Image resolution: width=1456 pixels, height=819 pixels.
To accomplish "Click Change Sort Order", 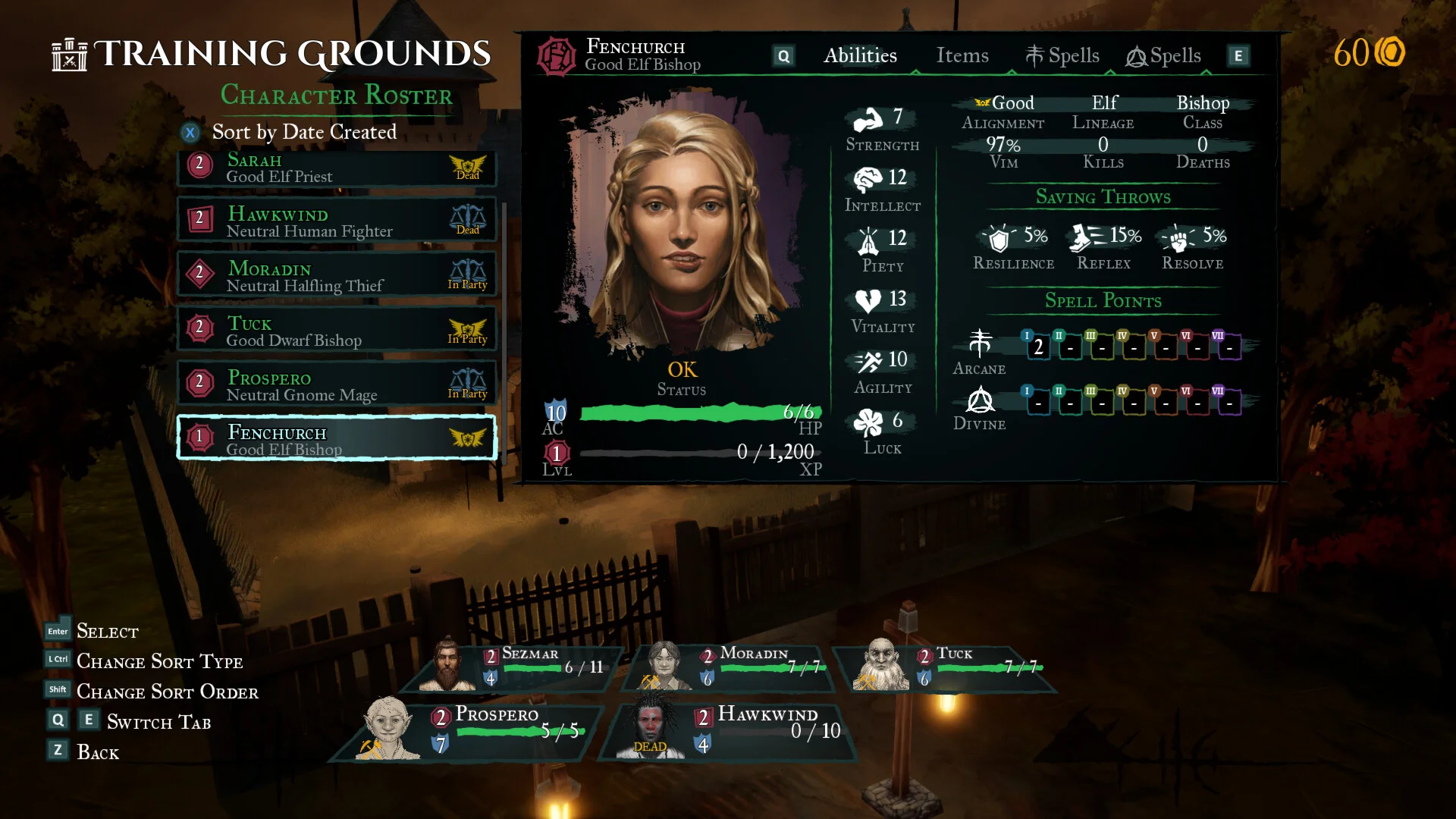I will [x=167, y=692].
